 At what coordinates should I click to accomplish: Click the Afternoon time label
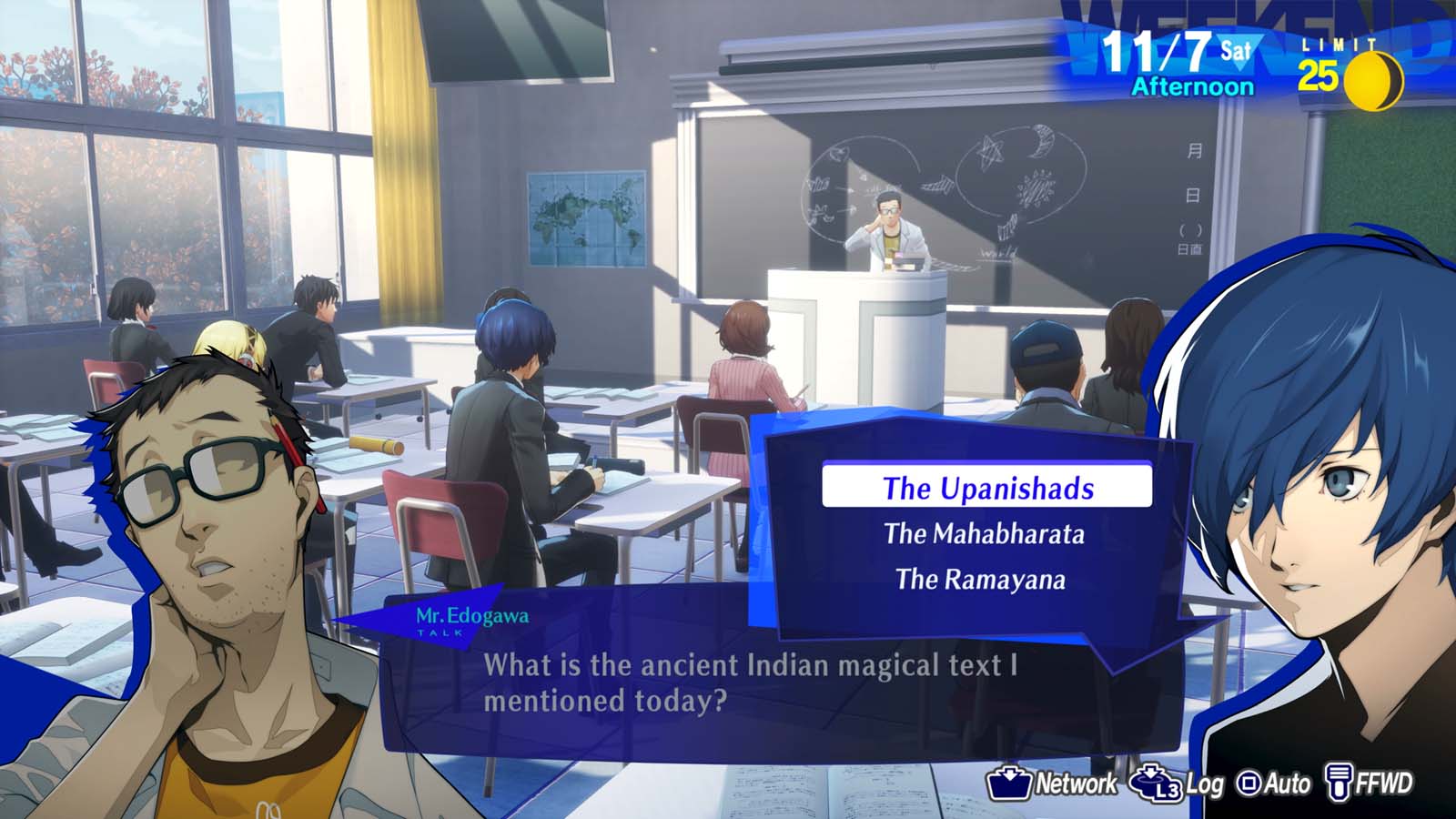pyautogui.click(x=1192, y=86)
